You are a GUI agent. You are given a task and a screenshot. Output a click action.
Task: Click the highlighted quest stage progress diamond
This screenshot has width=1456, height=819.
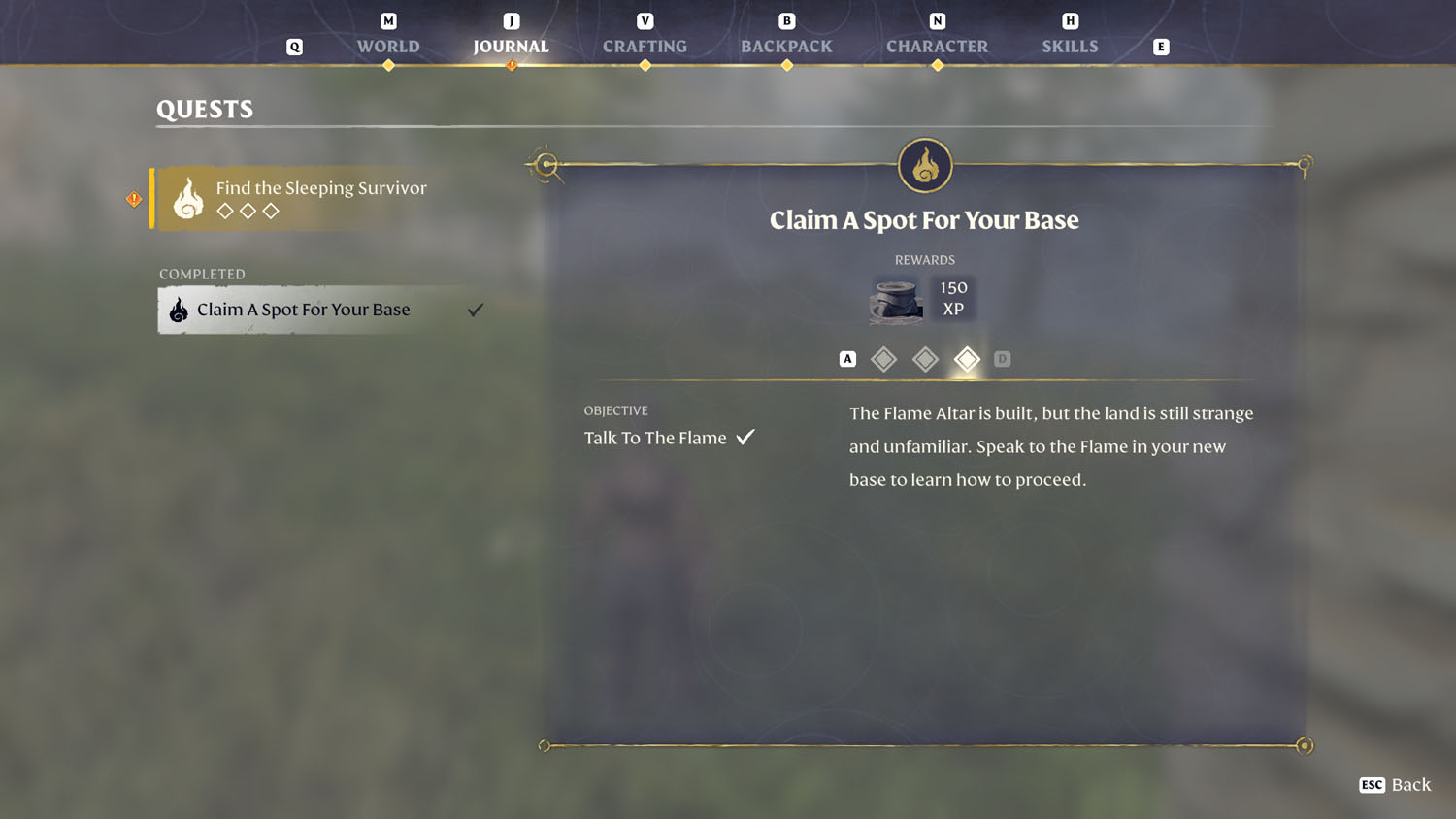[967, 358]
